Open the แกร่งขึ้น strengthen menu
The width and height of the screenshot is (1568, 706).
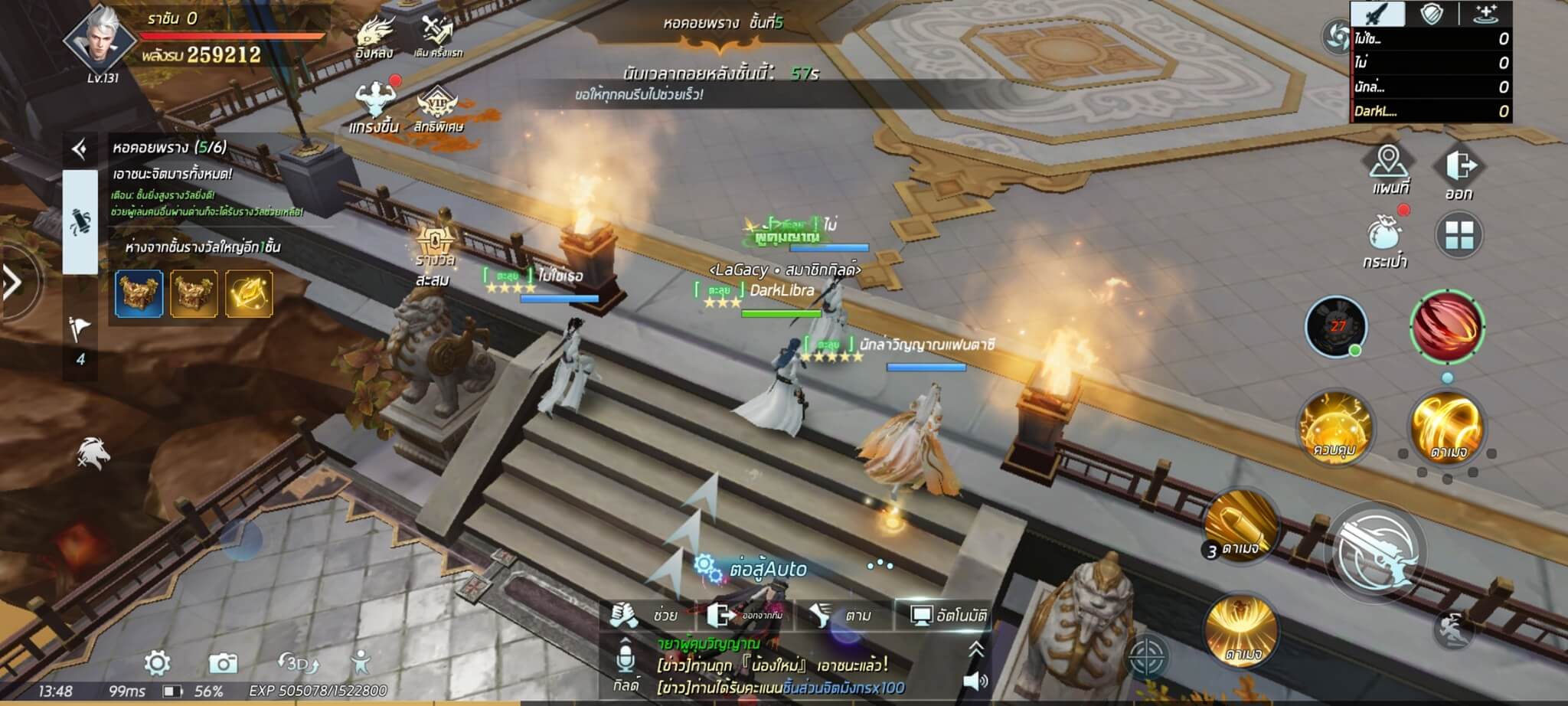point(374,106)
